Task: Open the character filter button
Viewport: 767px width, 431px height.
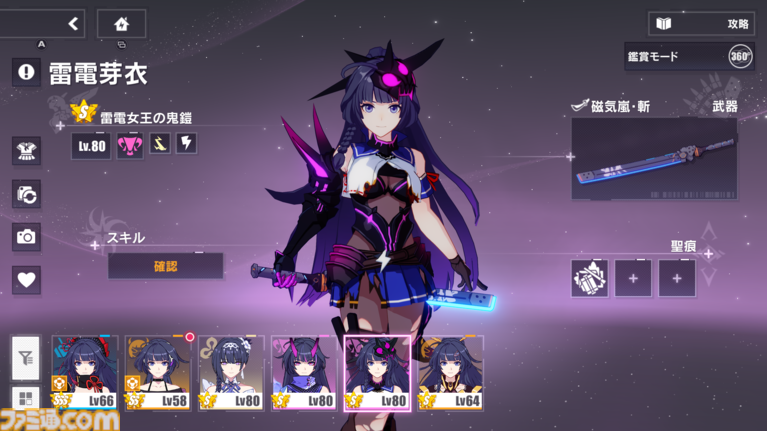Action: pos(26,357)
